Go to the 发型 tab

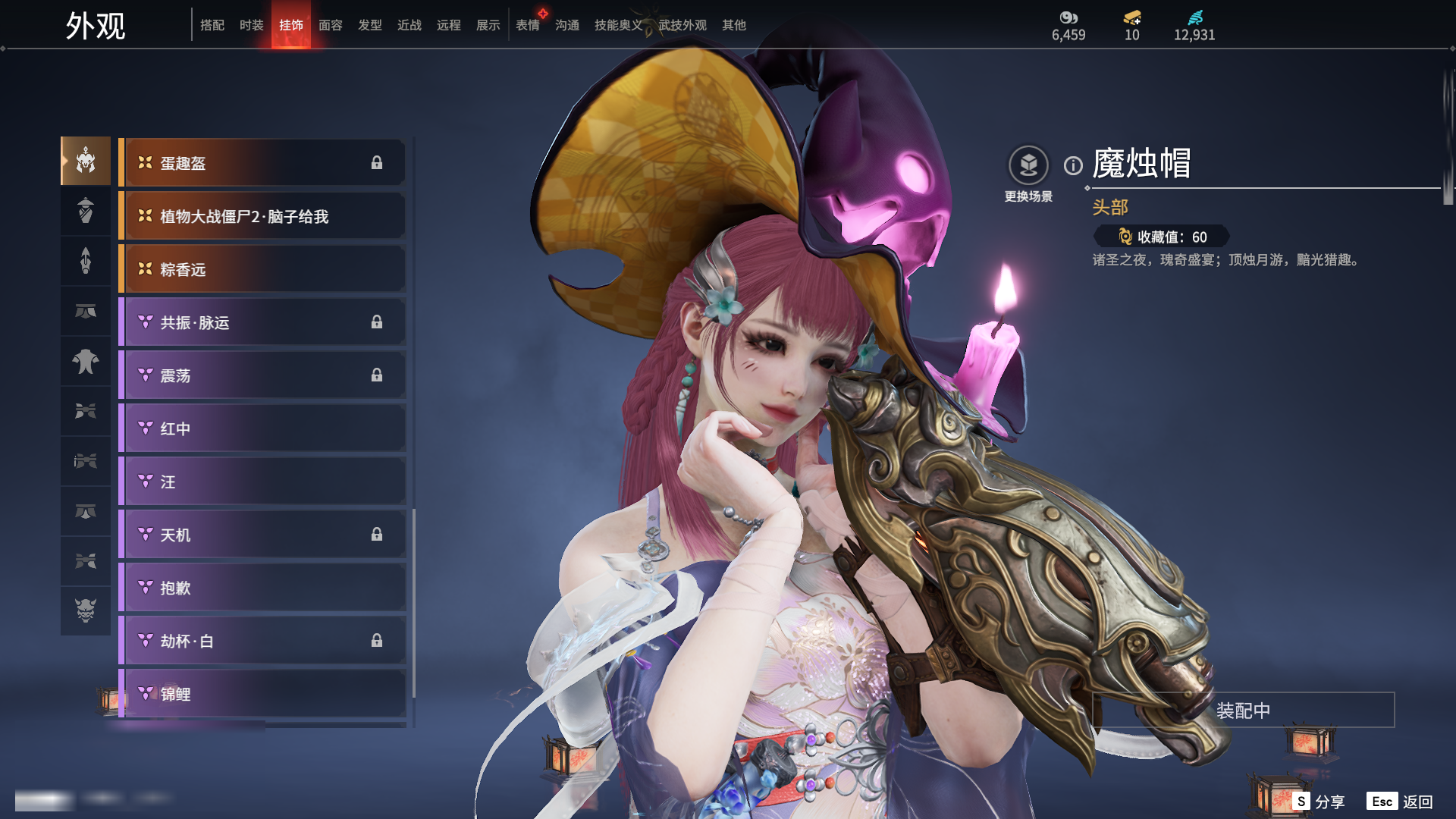(369, 25)
